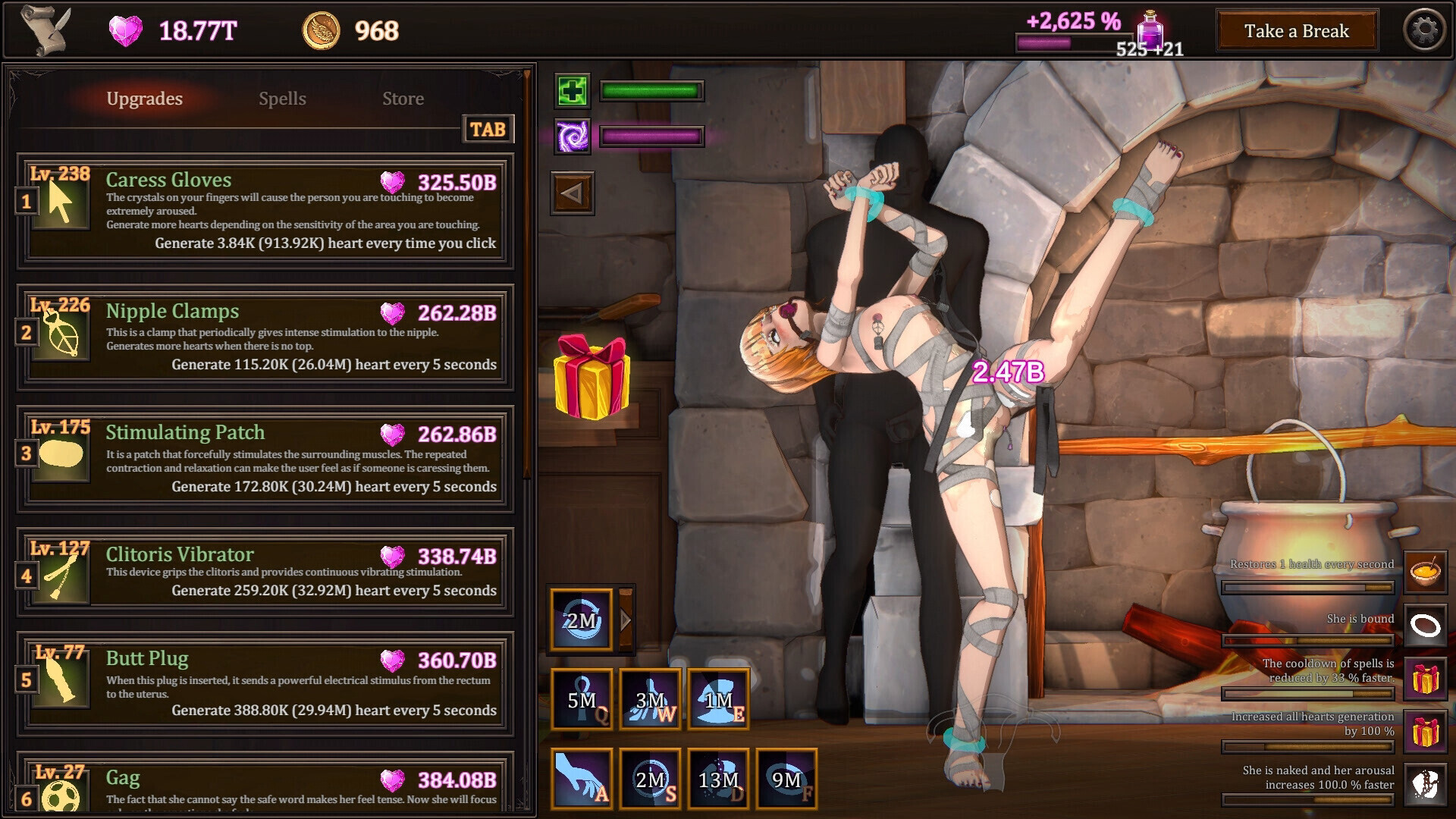Cast the spell slot marked W

tap(650, 699)
